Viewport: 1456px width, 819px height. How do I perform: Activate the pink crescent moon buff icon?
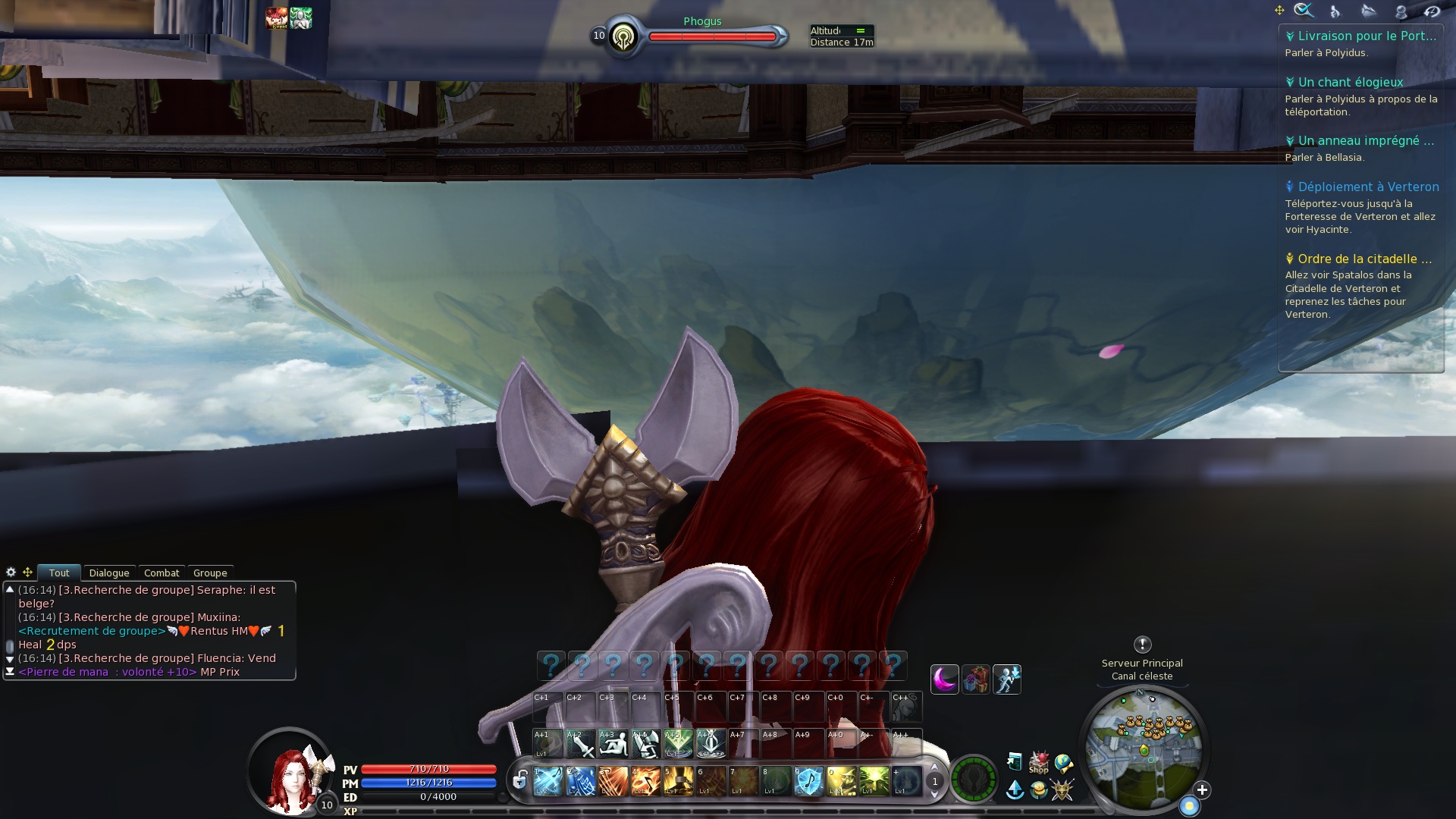pos(944,679)
